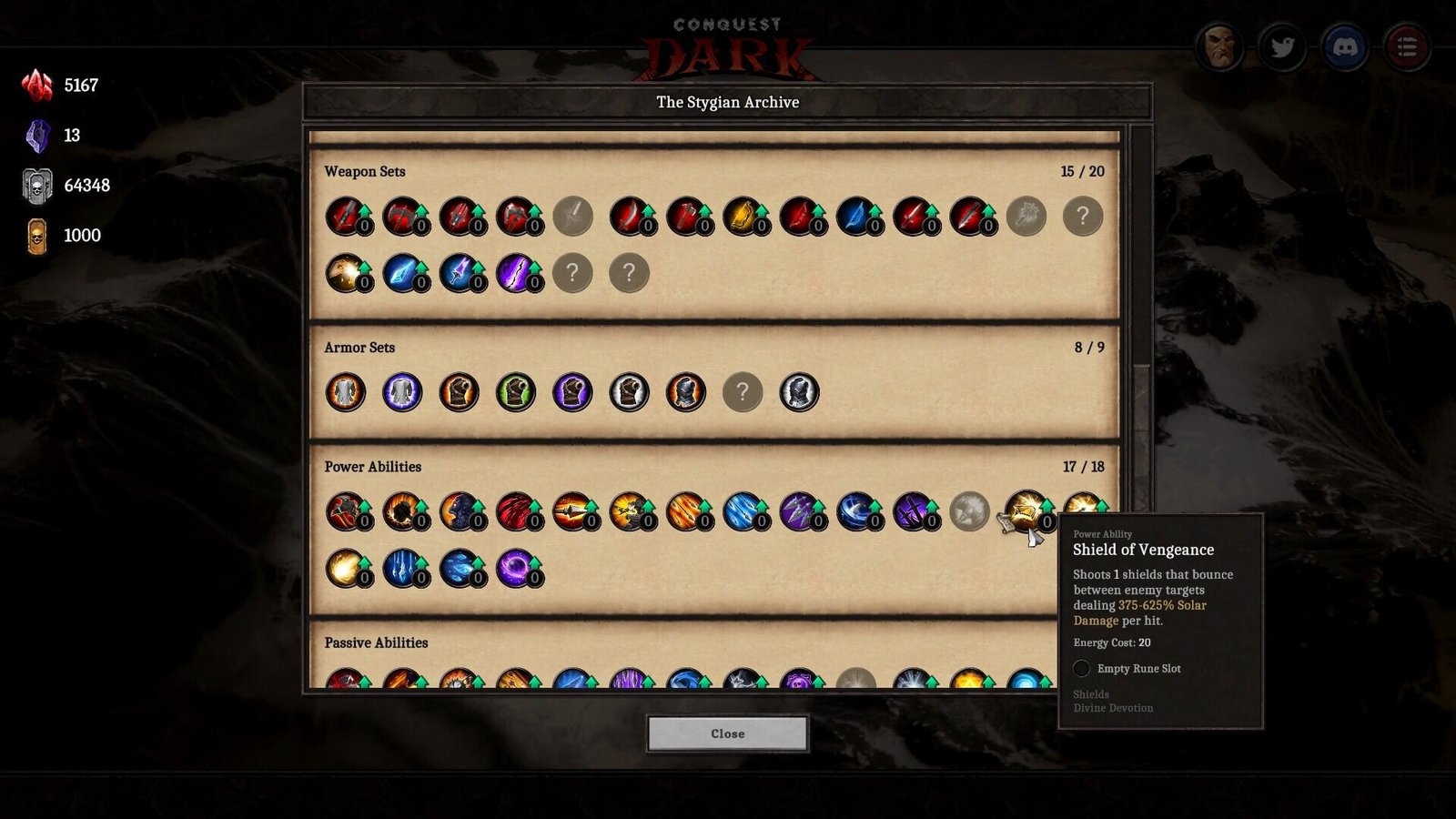Select the silver chestplate at the armor row end
The height and width of the screenshot is (819, 1456).
point(801,391)
